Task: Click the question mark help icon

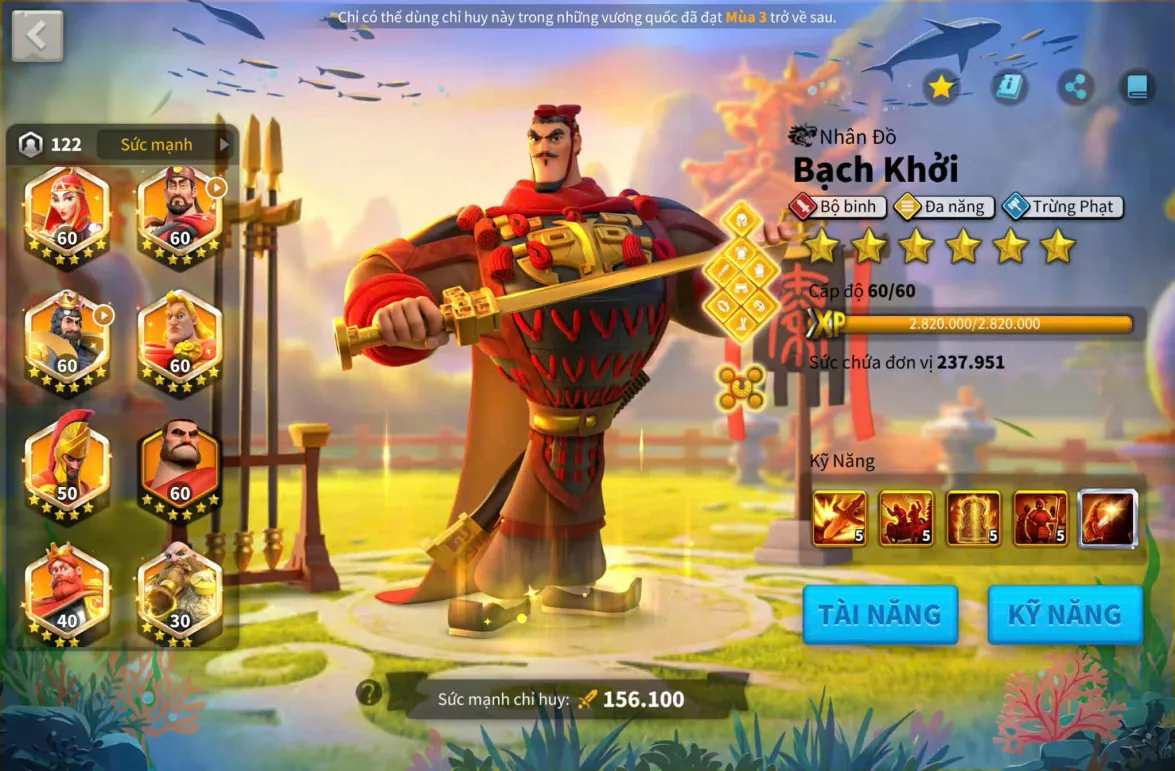Action: click(x=369, y=692)
